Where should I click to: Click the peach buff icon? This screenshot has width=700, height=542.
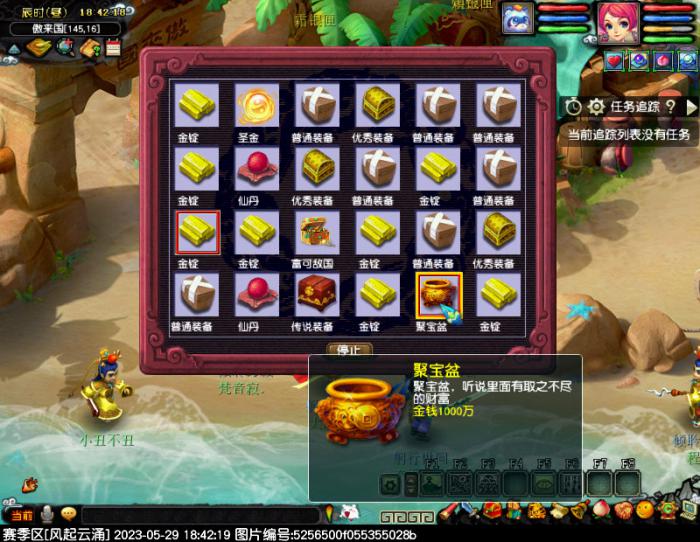coord(661,61)
